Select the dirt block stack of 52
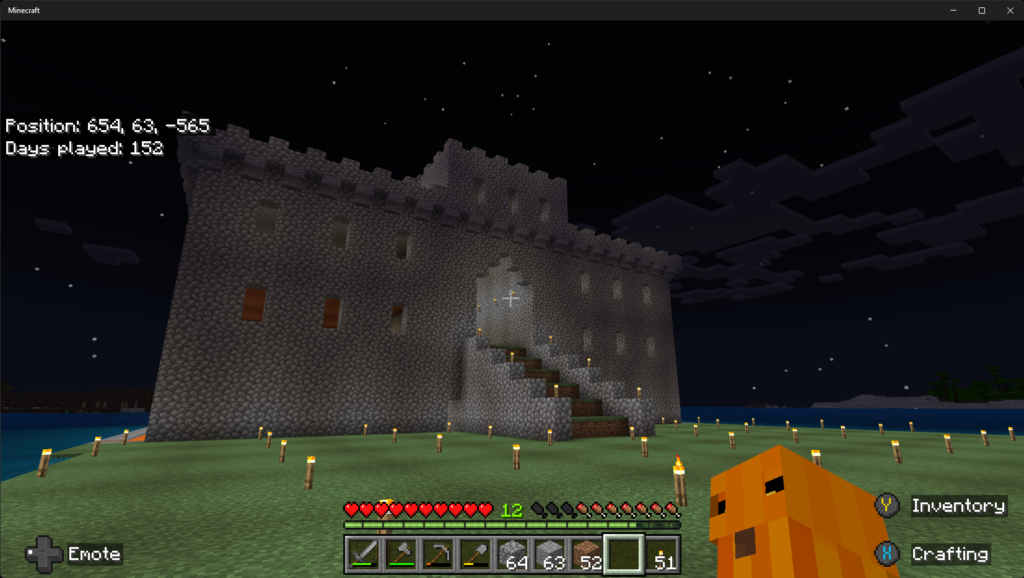1024x578 pixels. [586, 554]
